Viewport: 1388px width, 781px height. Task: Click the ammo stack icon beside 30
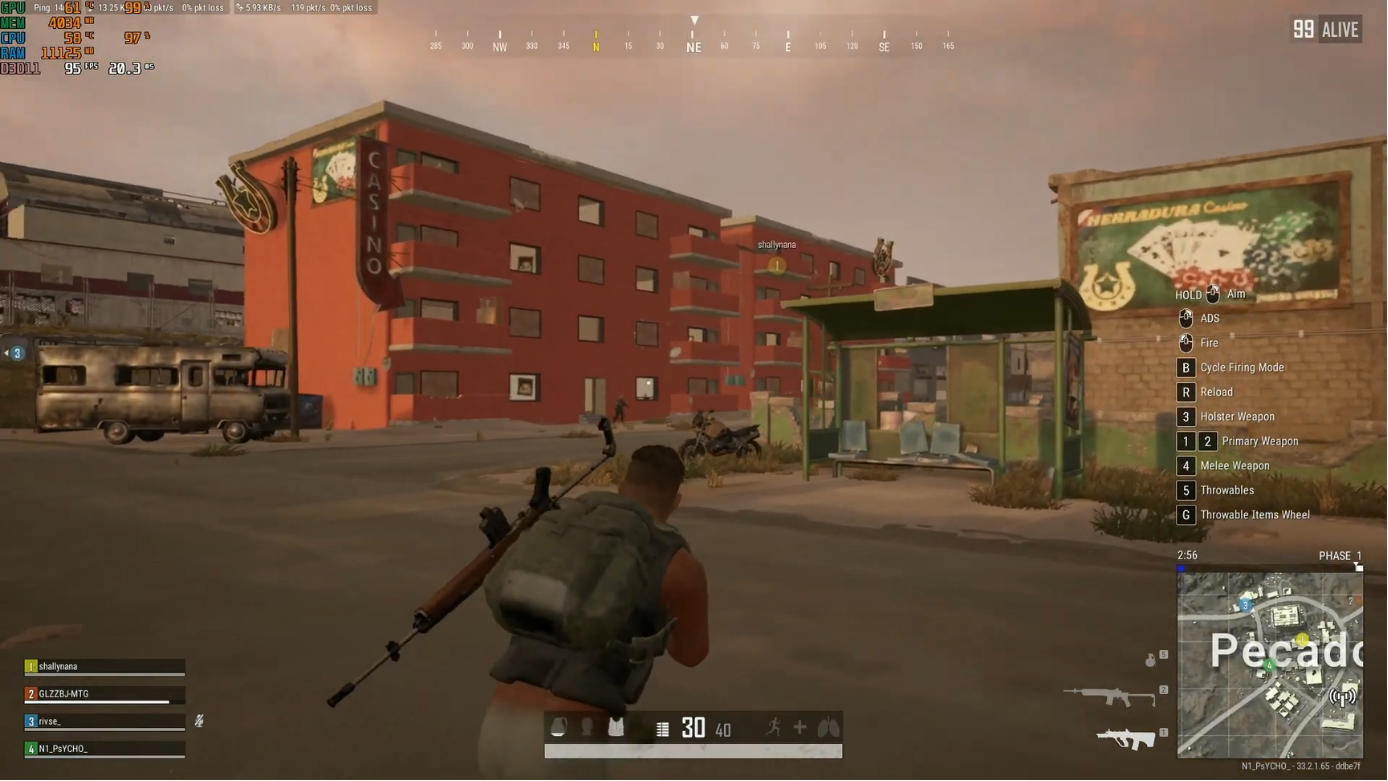(x=662, y=728)
